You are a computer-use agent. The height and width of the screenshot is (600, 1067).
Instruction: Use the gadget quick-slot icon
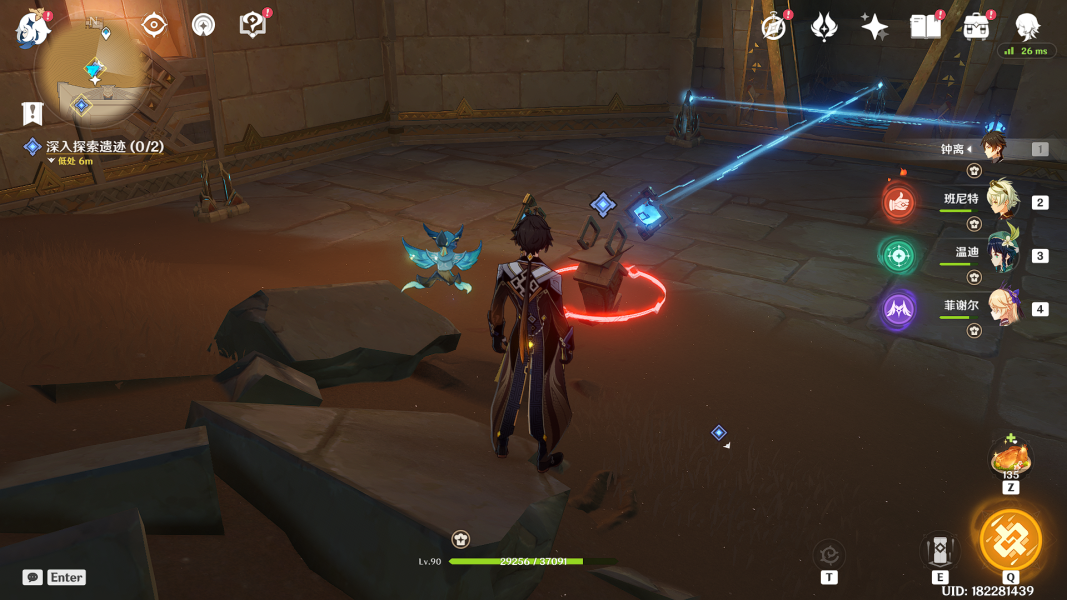click(829, 553)
